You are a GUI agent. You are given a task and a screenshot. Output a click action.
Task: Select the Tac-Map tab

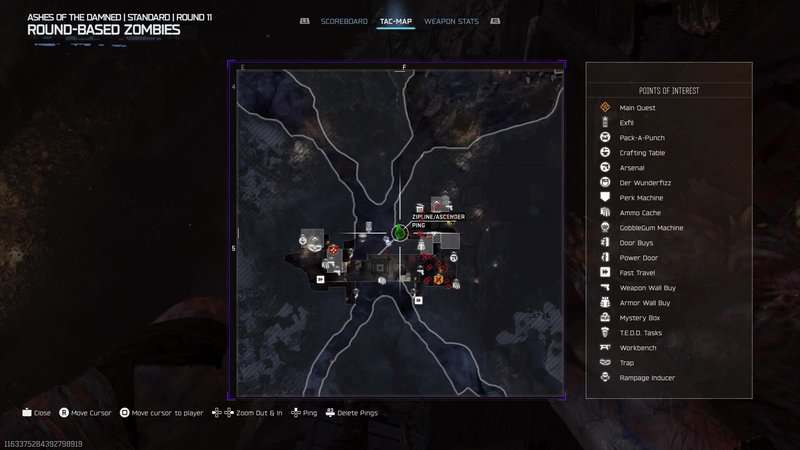click(x=397, y=21)
